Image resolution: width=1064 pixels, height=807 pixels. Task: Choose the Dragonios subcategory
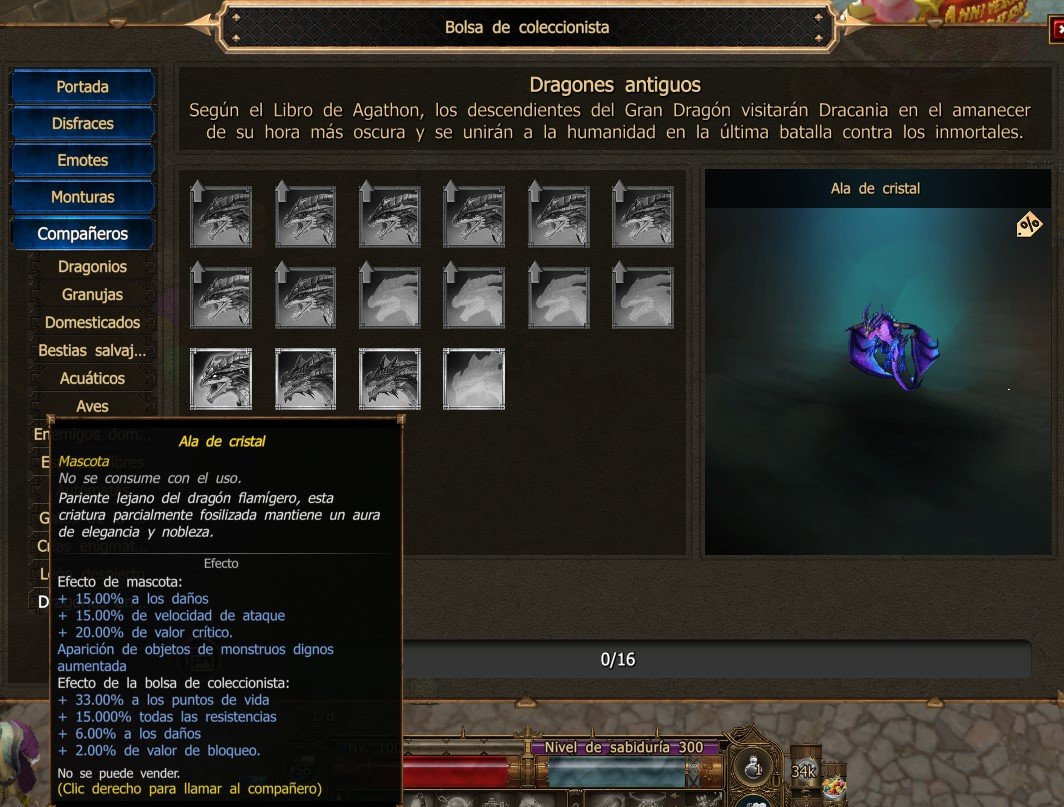tap(92, 267)
